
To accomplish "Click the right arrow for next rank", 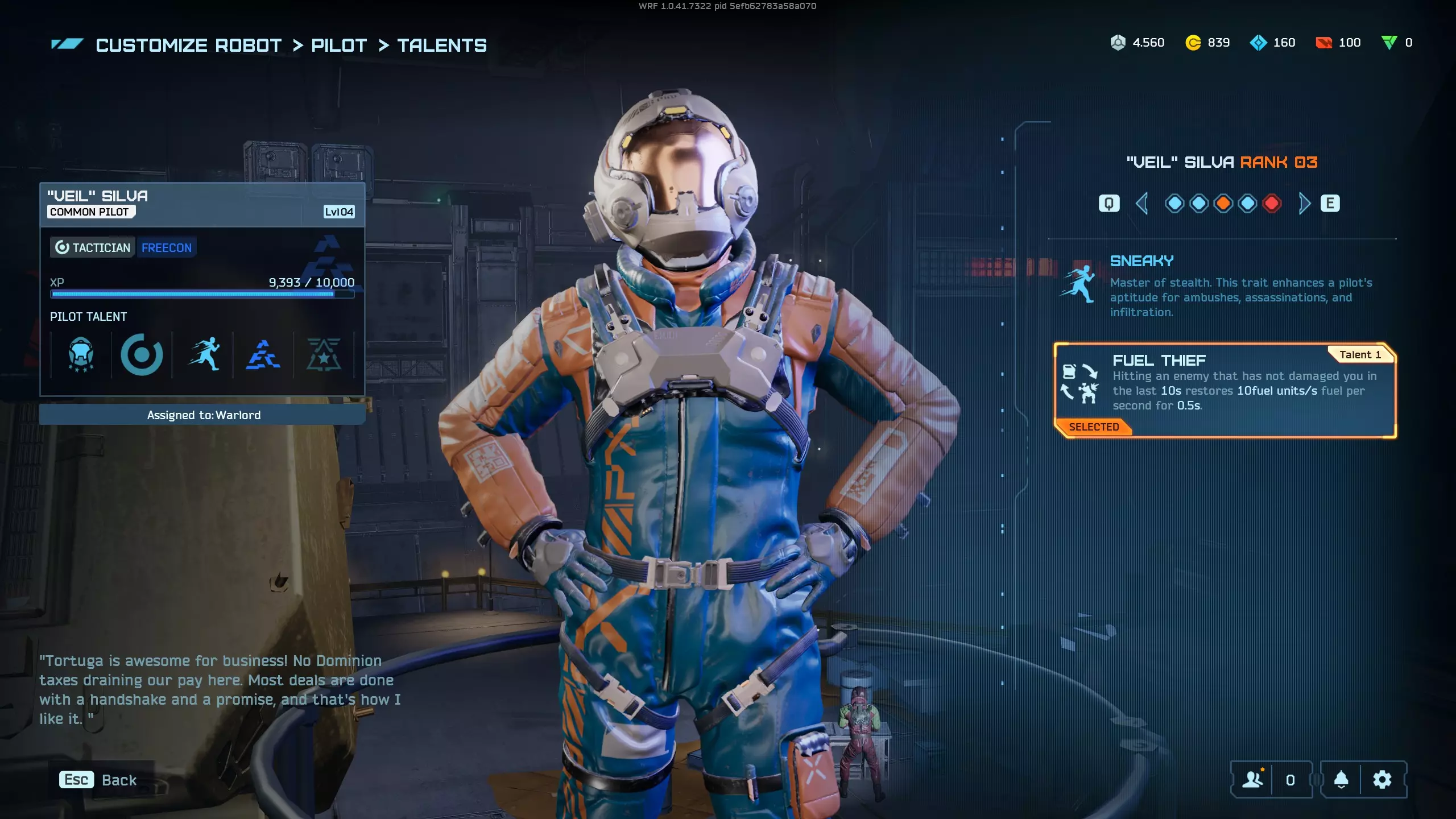I will click(1304, 204).
